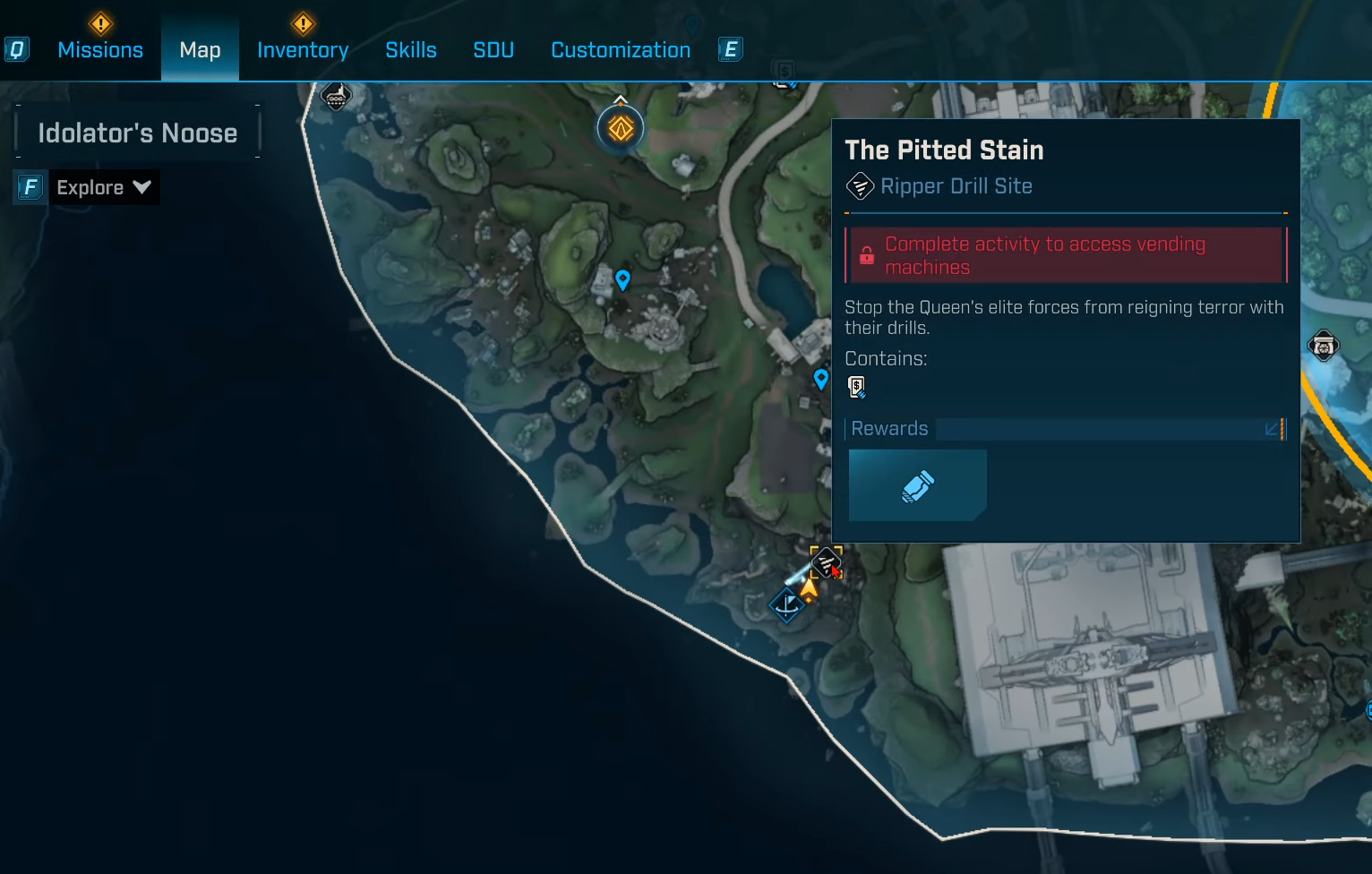Expand the Explore map filter dropdown

tap(103, 187)
